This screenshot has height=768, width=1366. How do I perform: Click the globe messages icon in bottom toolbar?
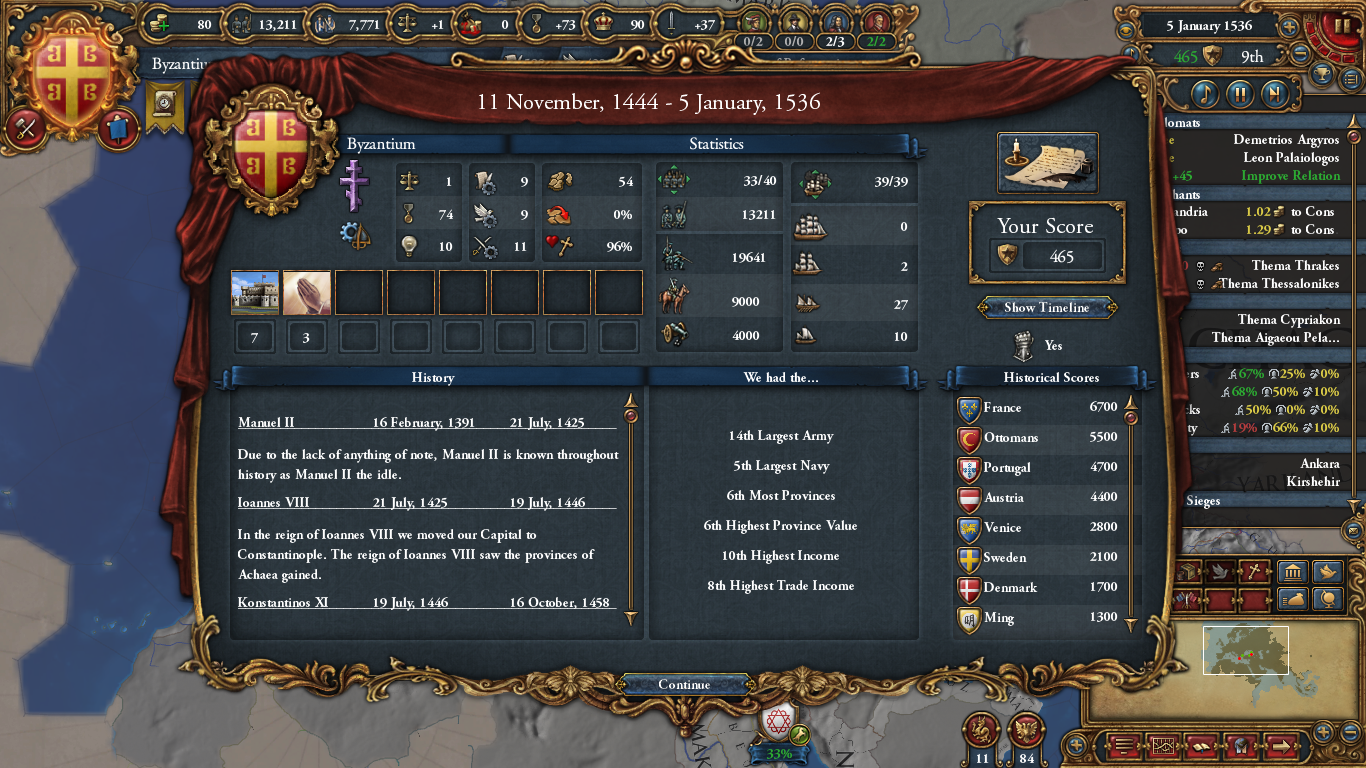[1241, 746]
